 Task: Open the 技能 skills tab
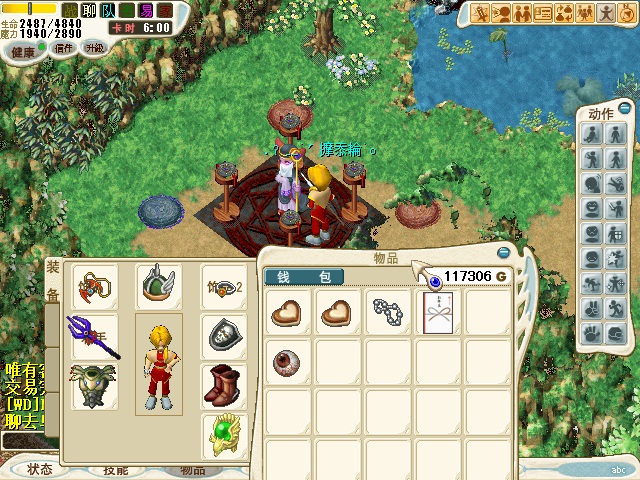[x=116, y=470]
